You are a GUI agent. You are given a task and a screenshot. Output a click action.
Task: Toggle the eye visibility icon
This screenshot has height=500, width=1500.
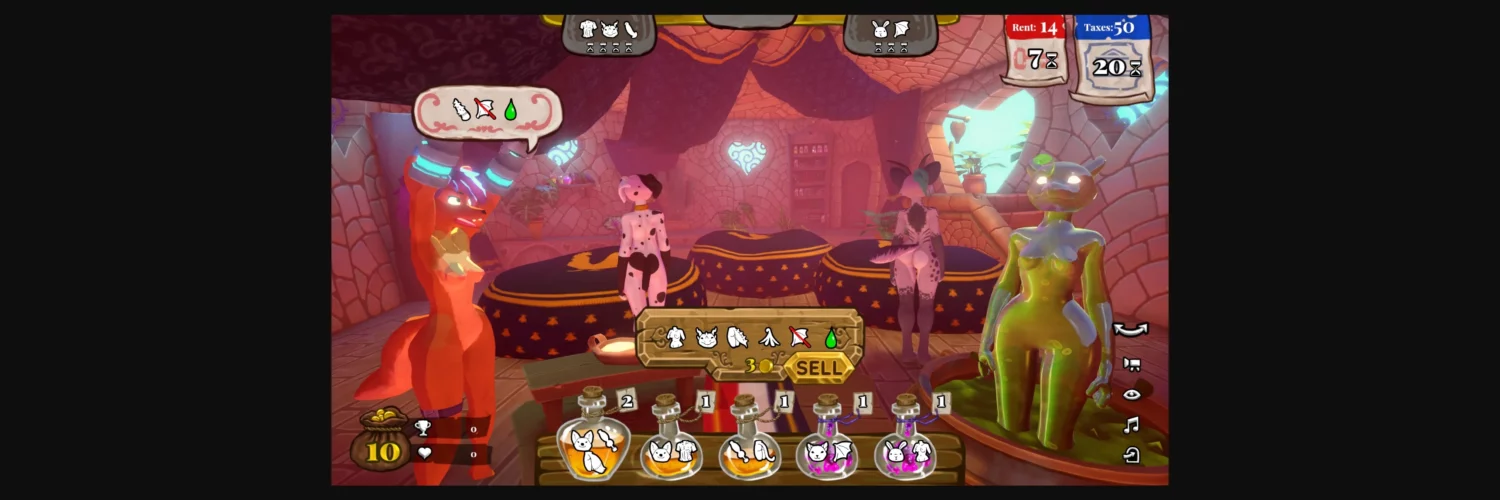point(1132,395)
